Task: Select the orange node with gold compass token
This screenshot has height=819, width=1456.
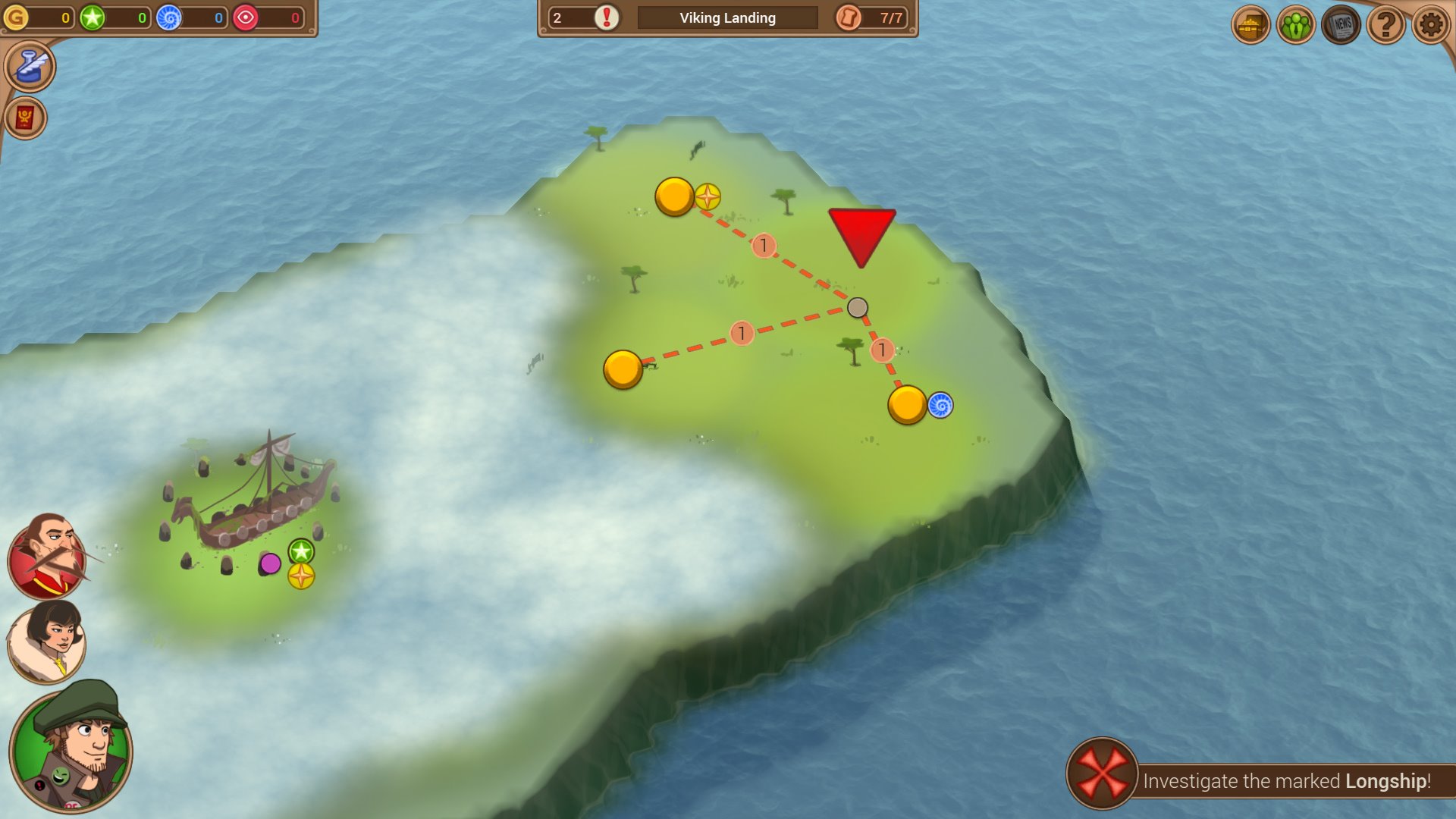Action: [x=674, y=196]
